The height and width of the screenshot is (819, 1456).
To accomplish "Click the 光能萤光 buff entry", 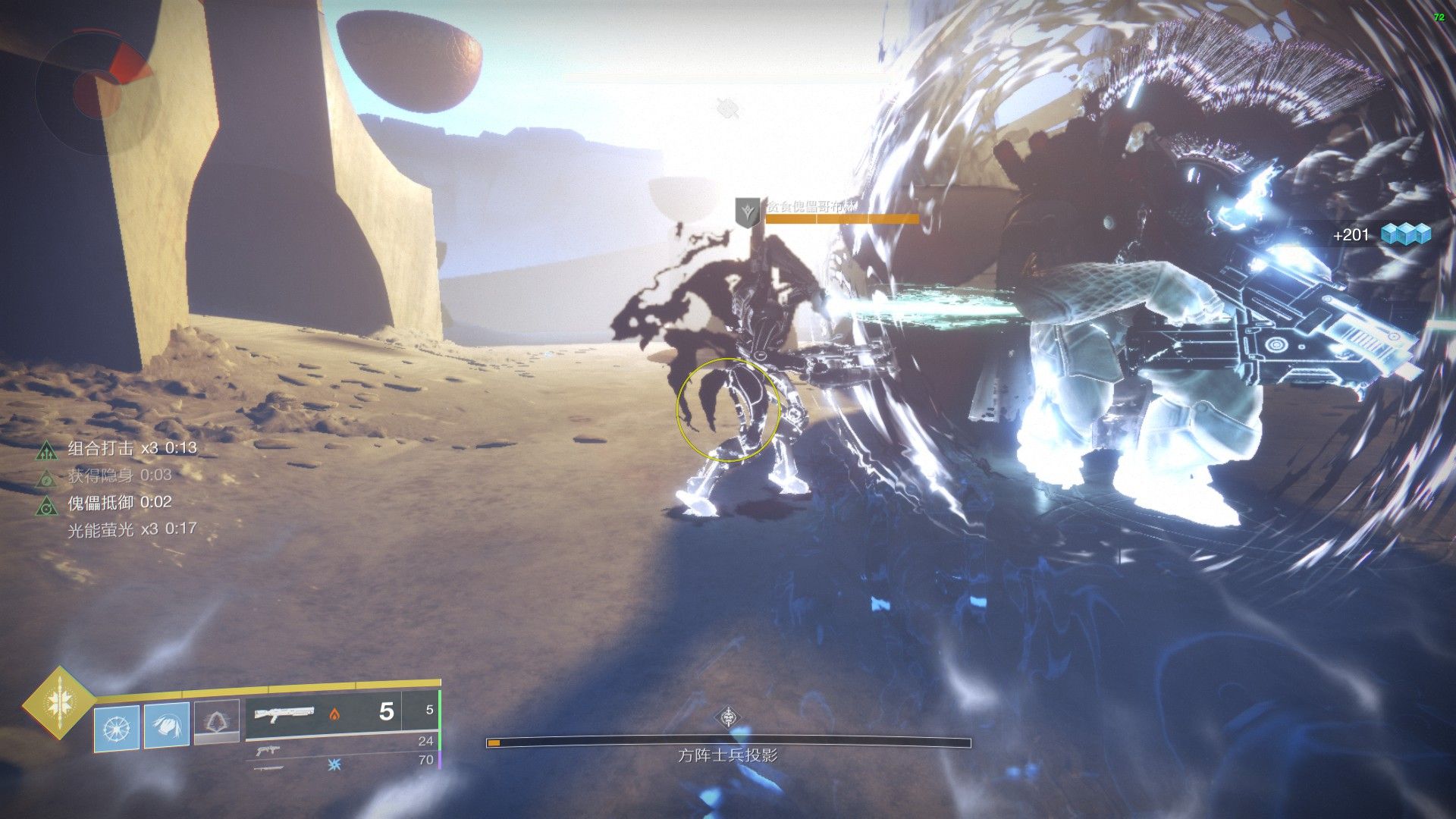I will click(x=132, y=529).
